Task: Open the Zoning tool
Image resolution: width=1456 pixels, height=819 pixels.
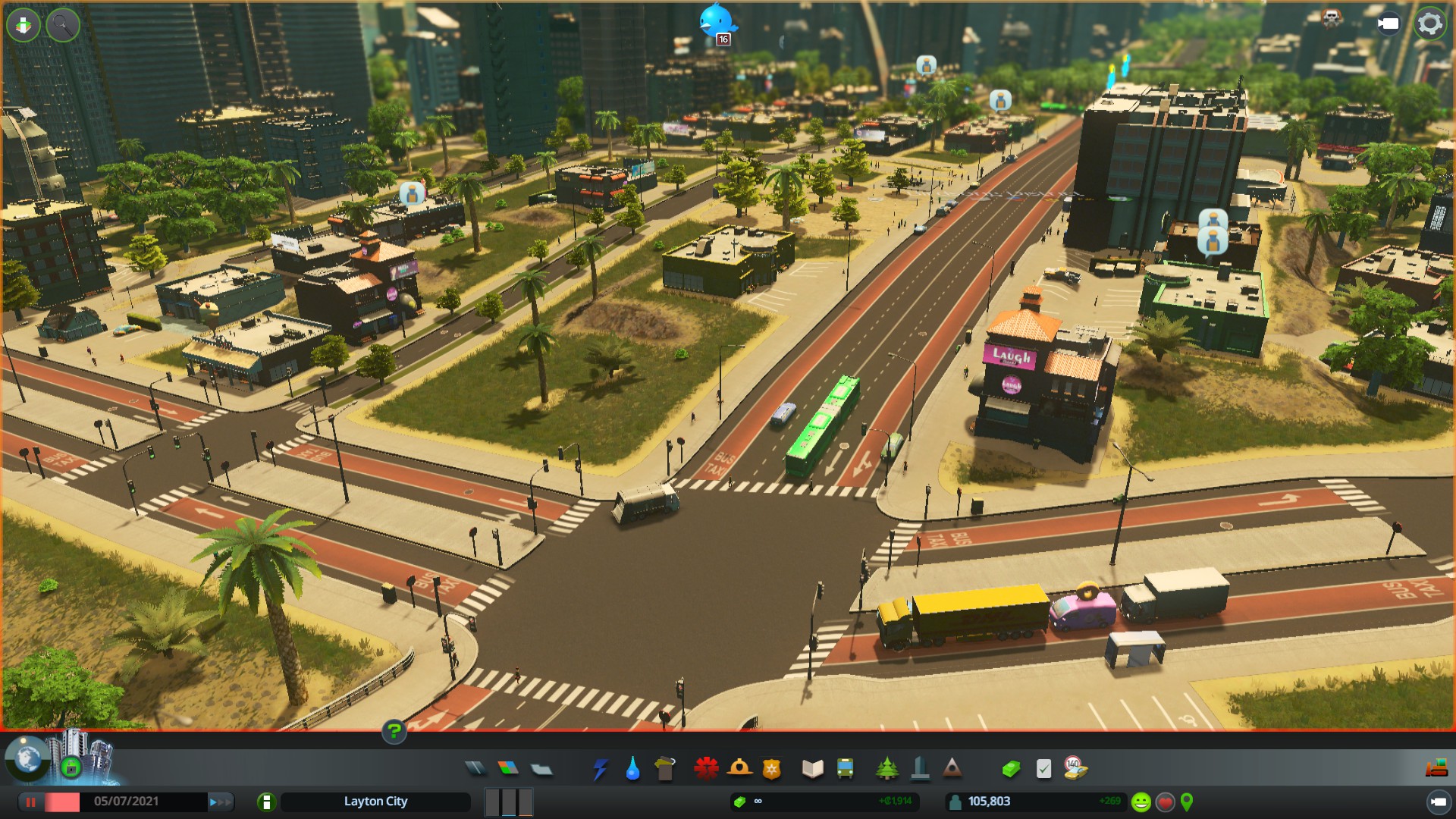Action: [508, 769]
